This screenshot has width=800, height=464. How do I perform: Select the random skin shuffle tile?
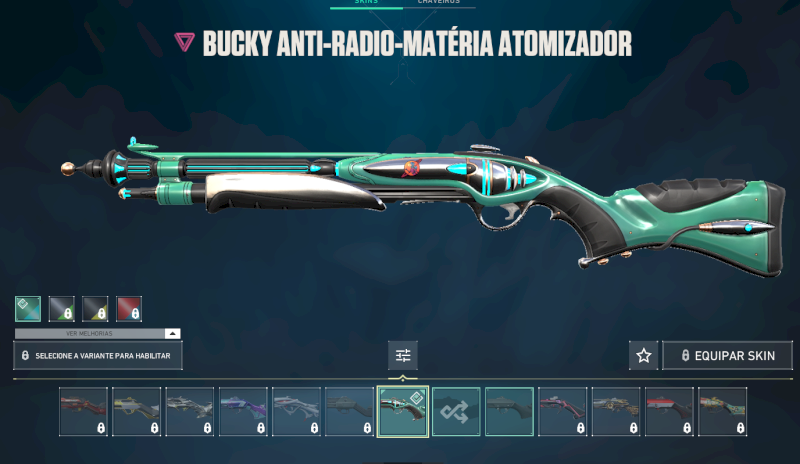(x=456, y=411)
